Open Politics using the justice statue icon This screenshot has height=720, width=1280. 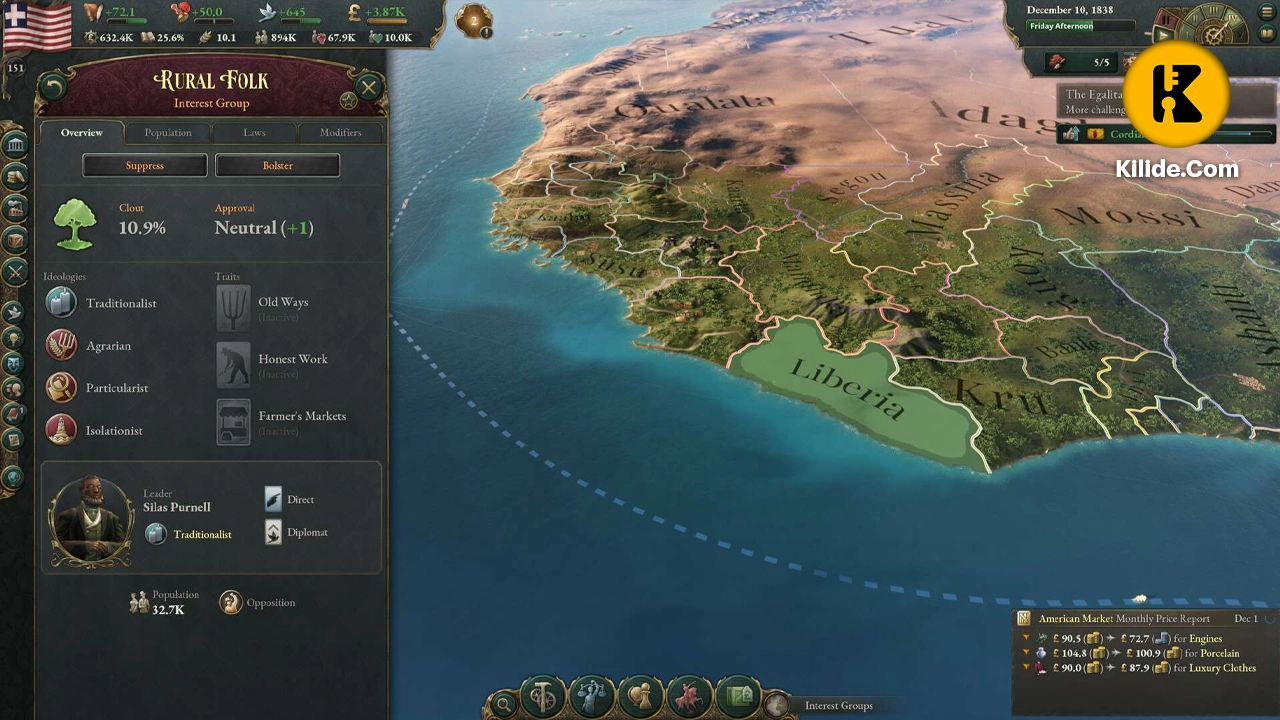coord(592,697)
